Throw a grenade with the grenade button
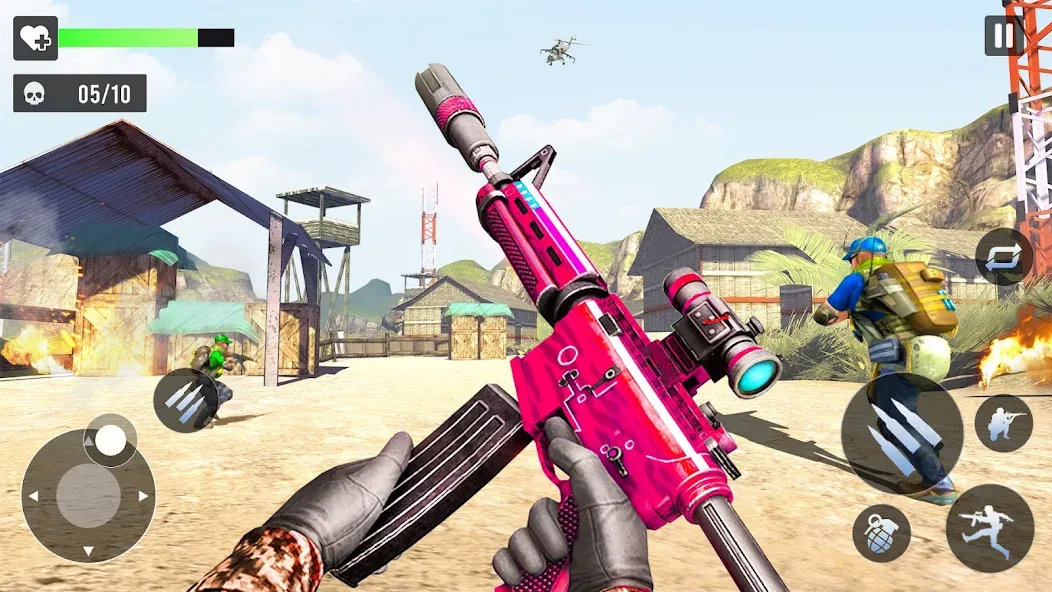Image resolution: width=1052 pixels, height=592 pixels. point(881,533)
